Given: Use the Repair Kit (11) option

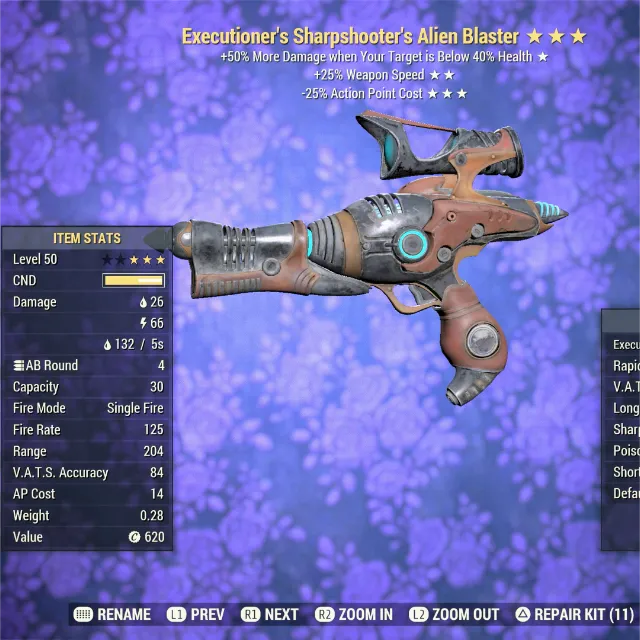Looking at the screenshot, I should pos(575,614).
